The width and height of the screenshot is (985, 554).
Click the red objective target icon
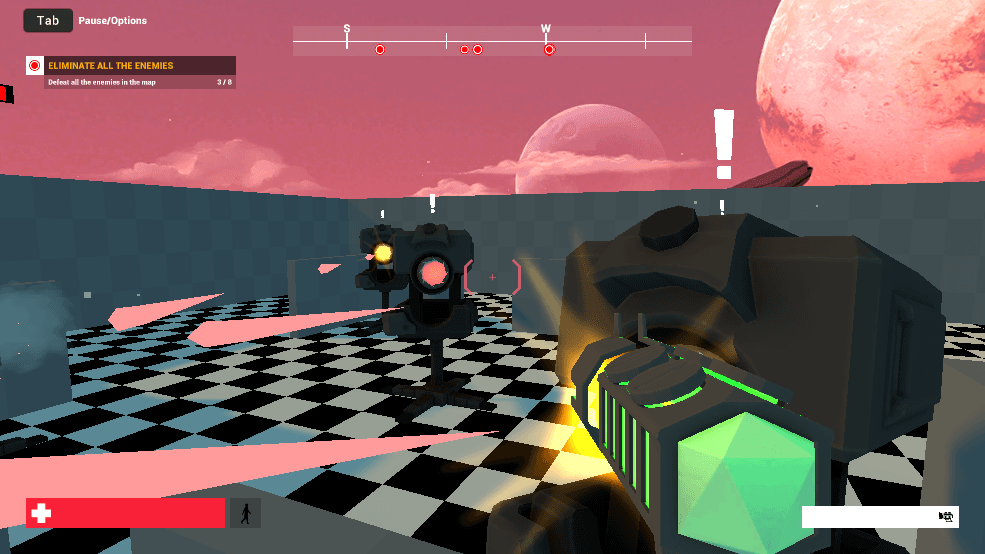(35, 66)
